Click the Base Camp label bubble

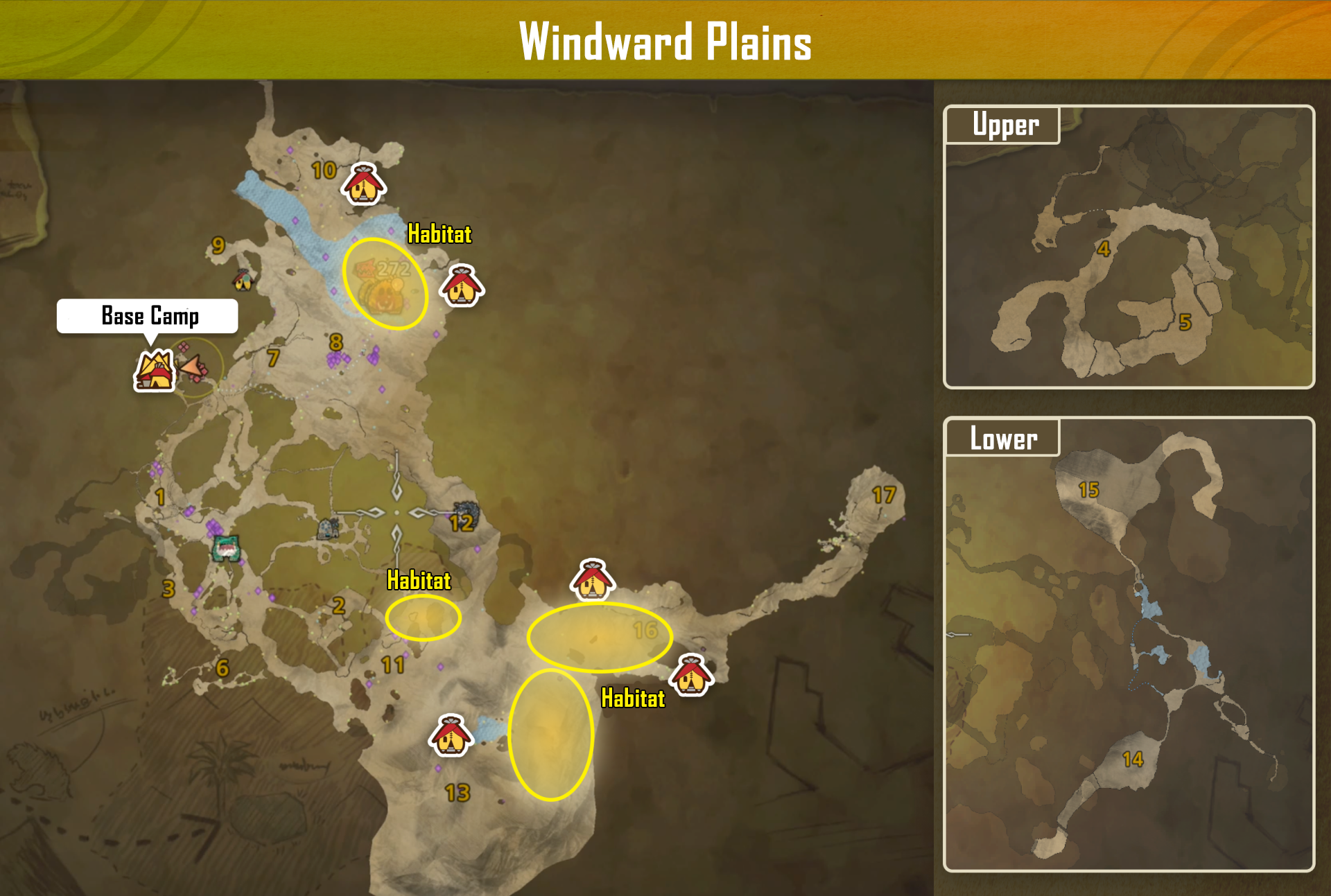[148, 316]
